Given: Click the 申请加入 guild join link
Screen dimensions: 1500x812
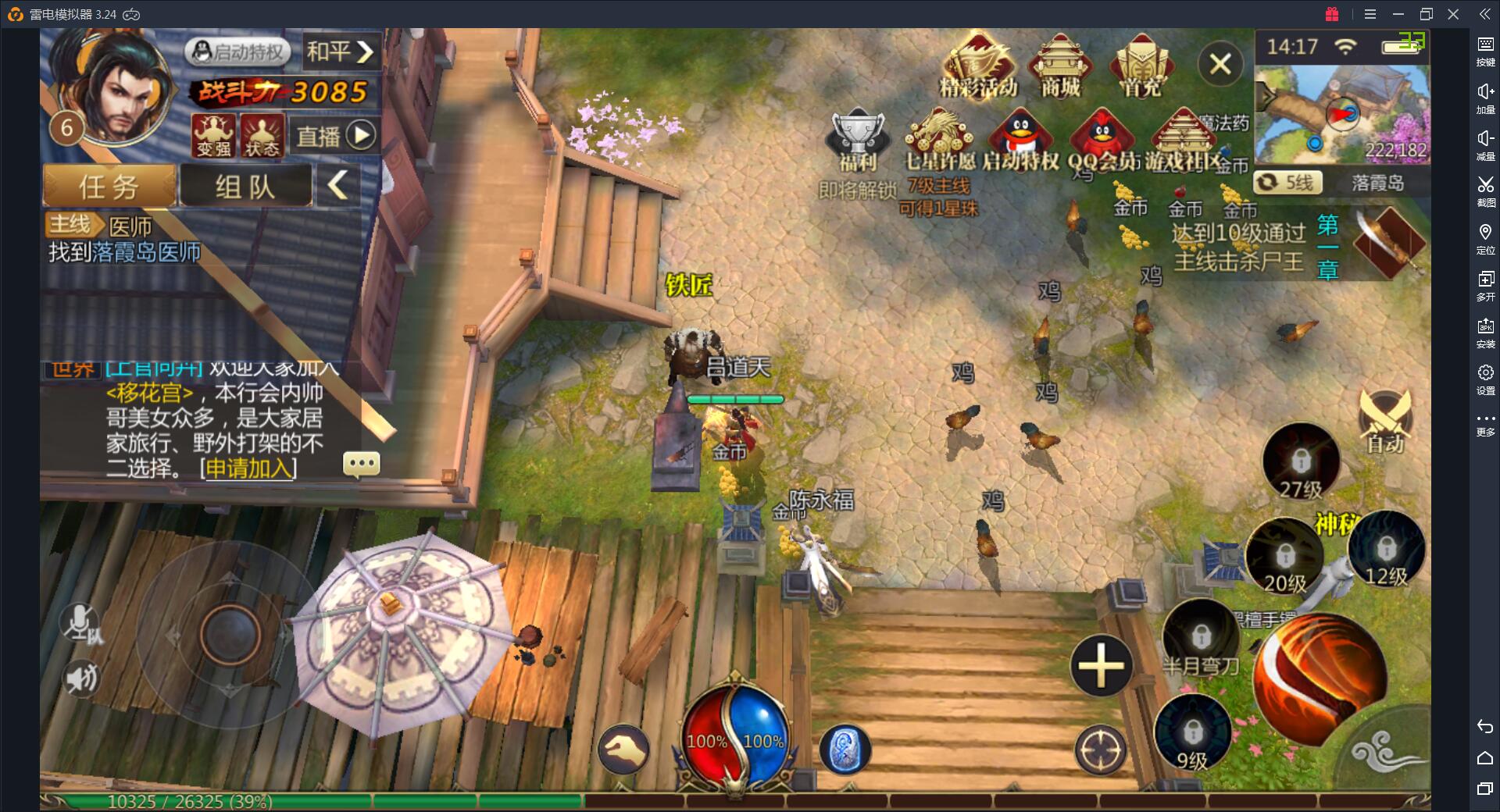Looking at the screenshot, I should click(248, 468).
